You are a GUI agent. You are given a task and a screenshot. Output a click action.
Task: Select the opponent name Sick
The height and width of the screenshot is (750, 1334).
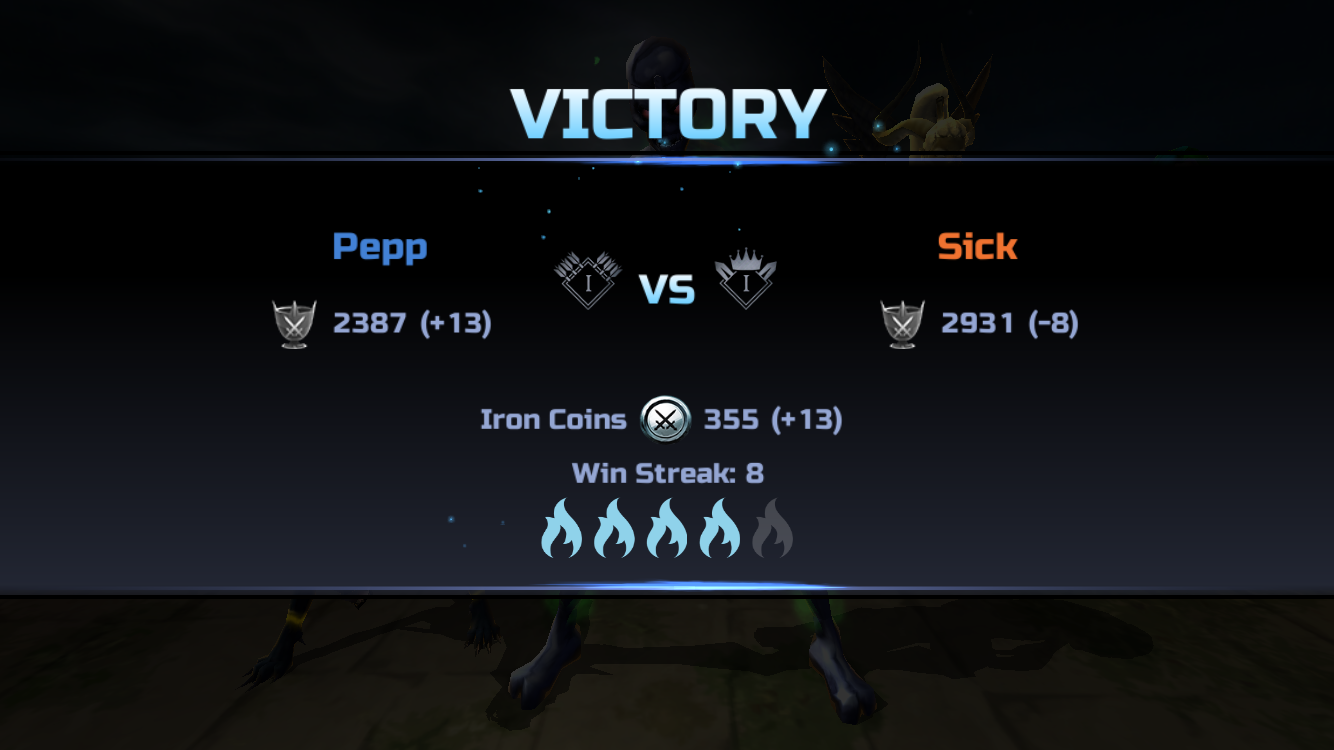(977, 247)
